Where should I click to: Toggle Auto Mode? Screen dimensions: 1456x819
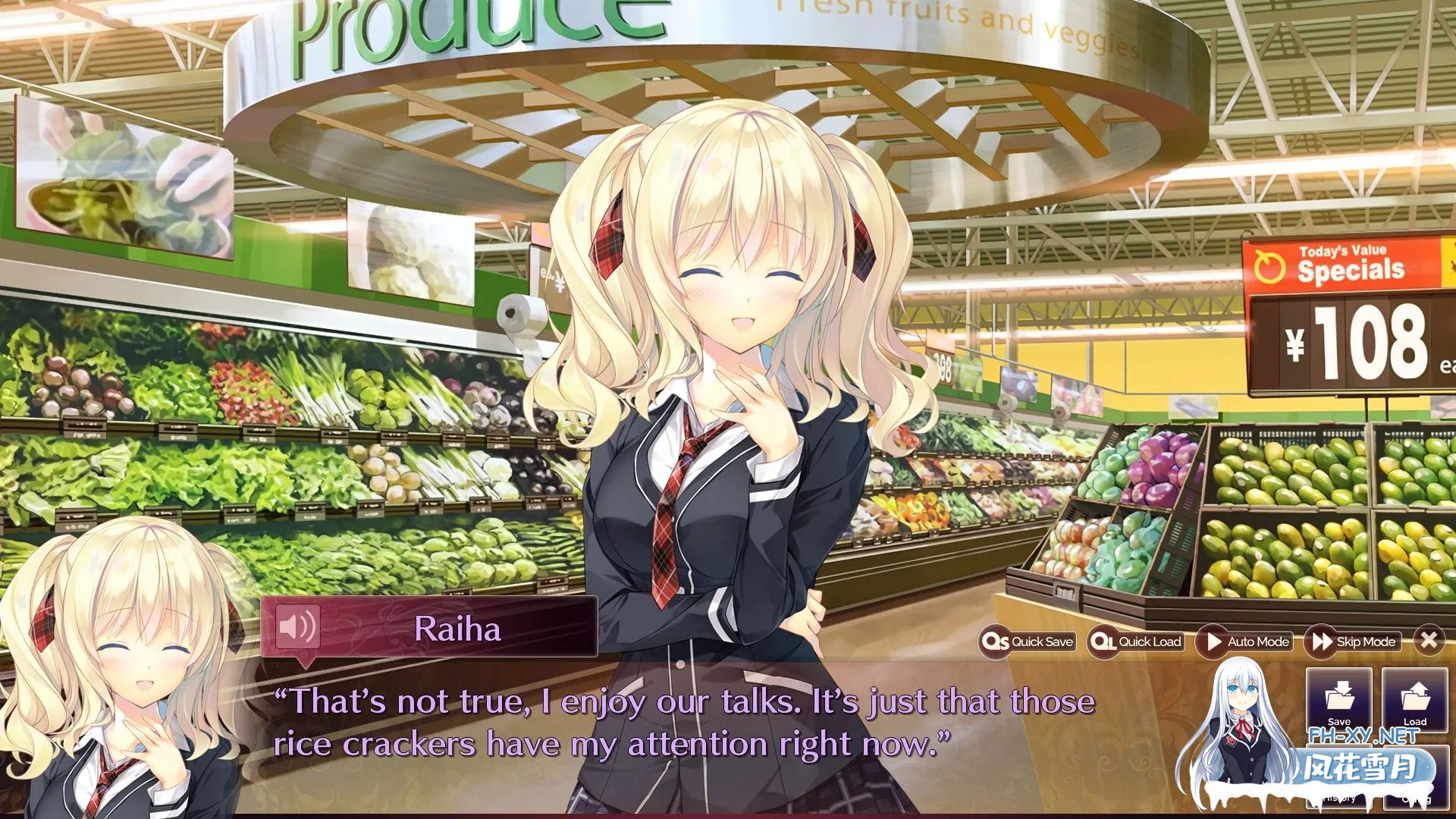click(1245, 642)
